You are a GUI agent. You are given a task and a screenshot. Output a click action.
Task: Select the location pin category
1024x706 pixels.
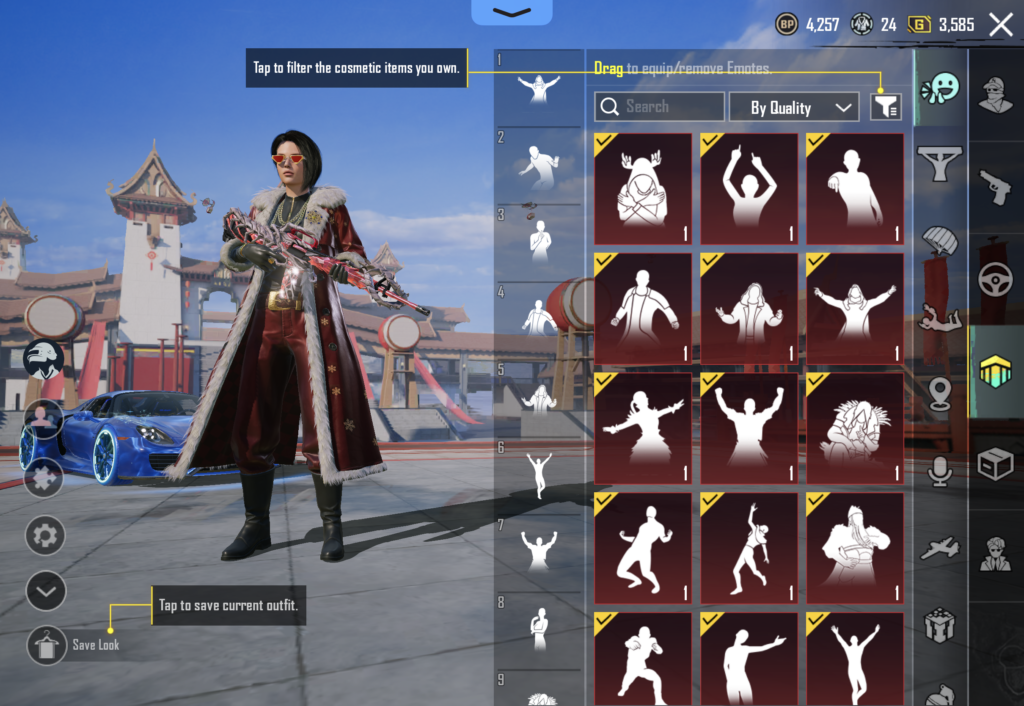(x=940, y=394)
